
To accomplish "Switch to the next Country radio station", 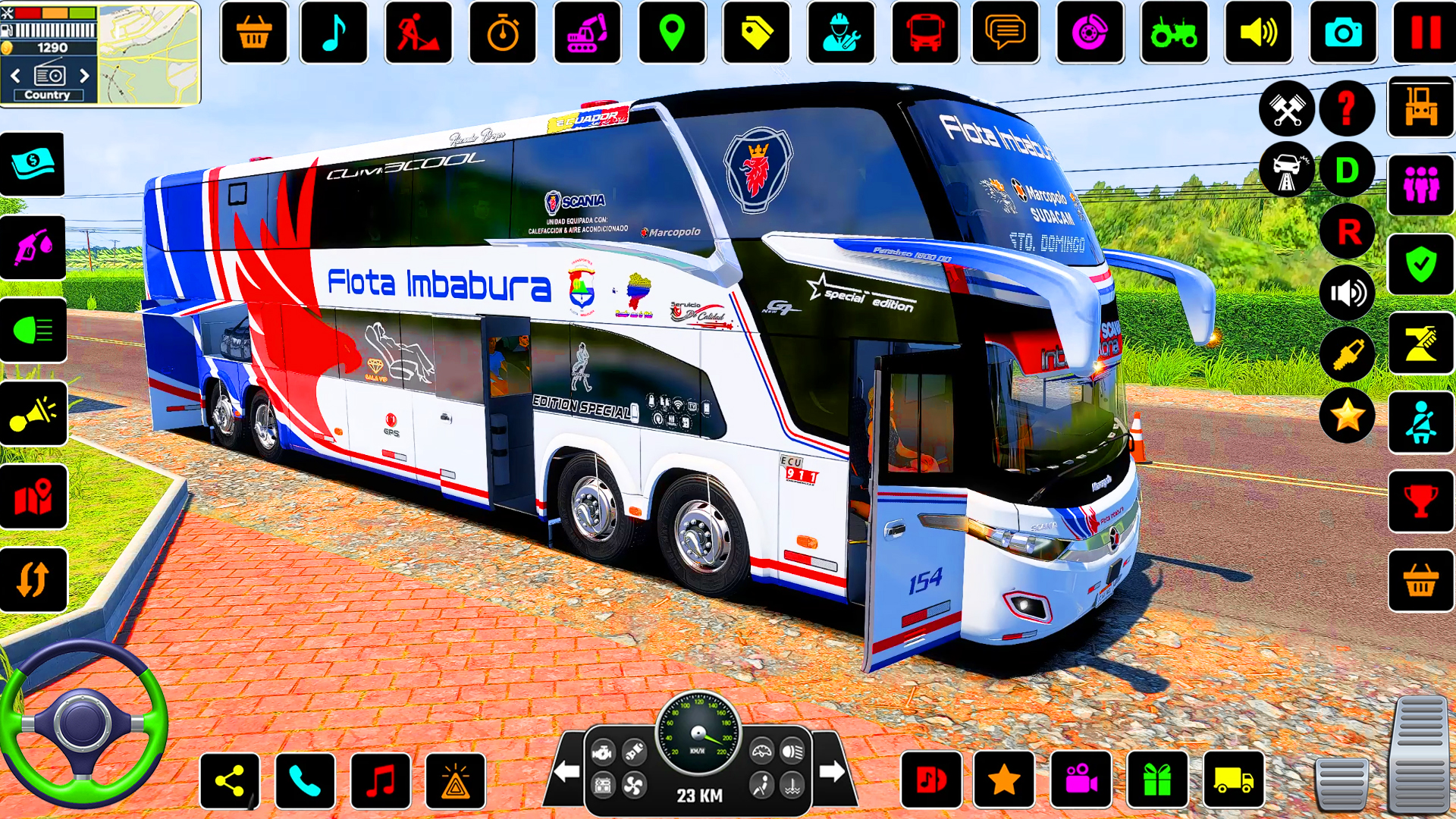I will (x=84, y=75).
